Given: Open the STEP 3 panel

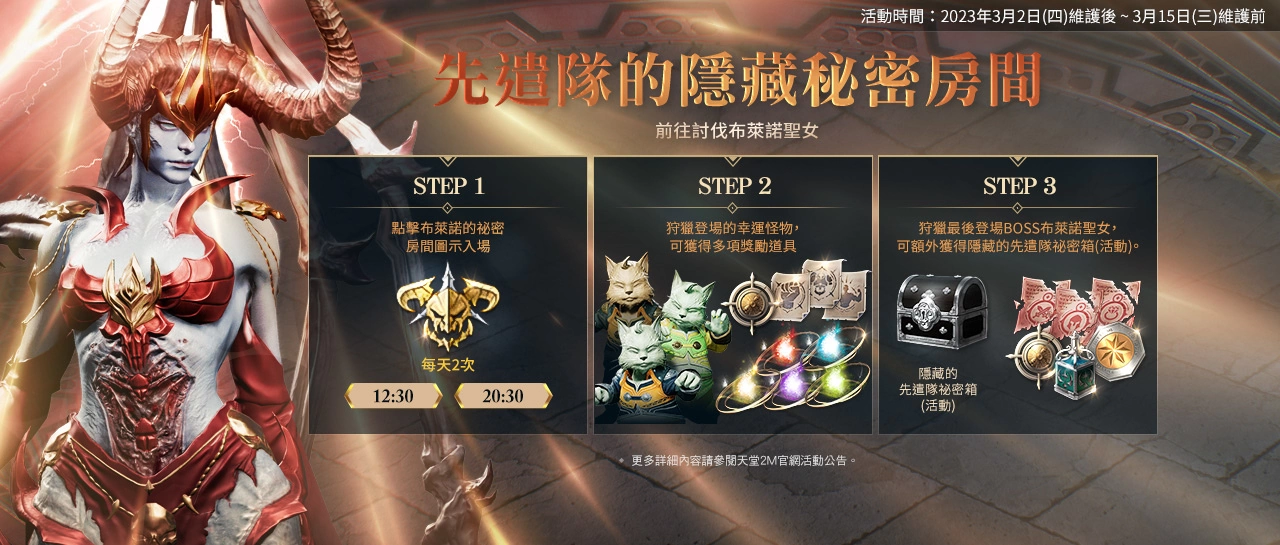Looking at the screenshot, I should [x=1018, y=186].
